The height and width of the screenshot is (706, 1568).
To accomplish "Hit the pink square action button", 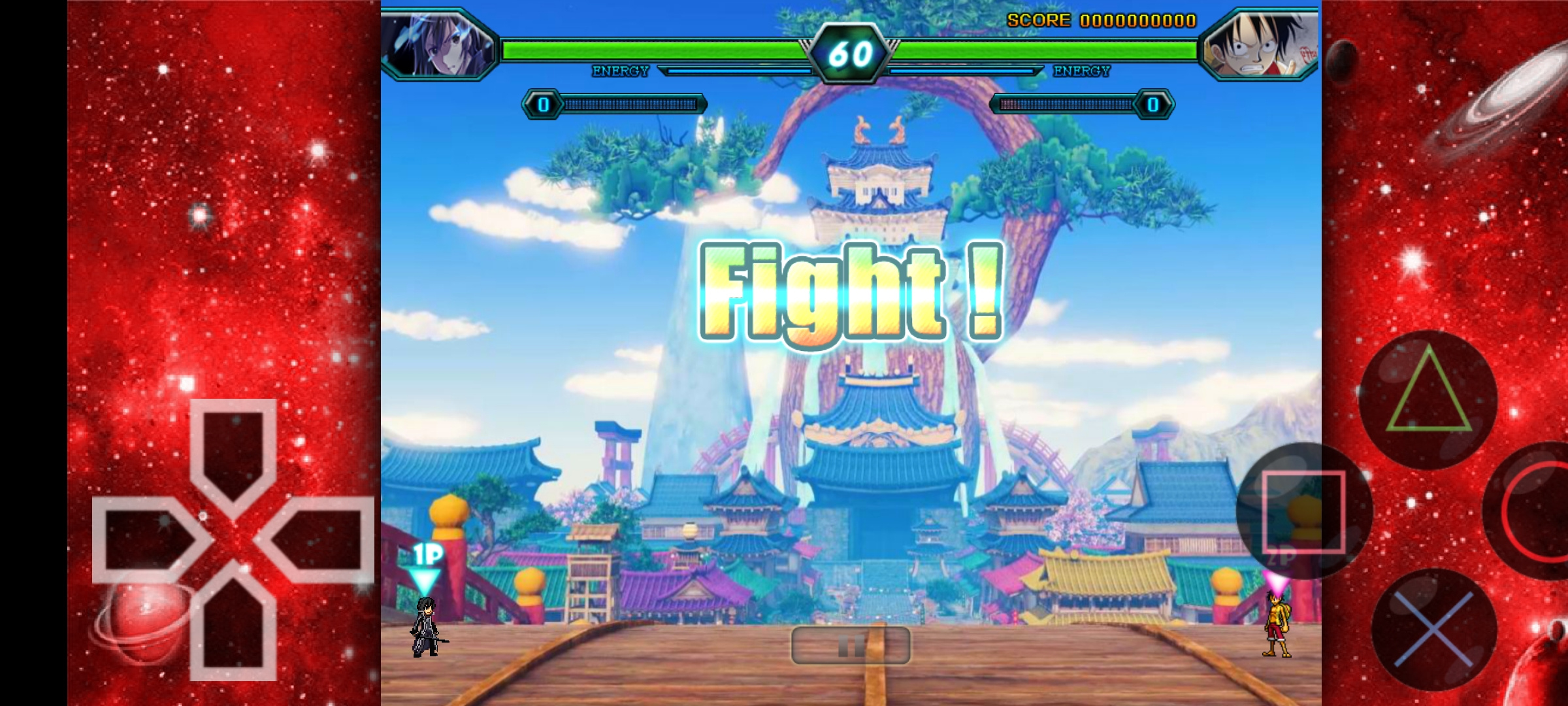I will tap(1303, 511).
